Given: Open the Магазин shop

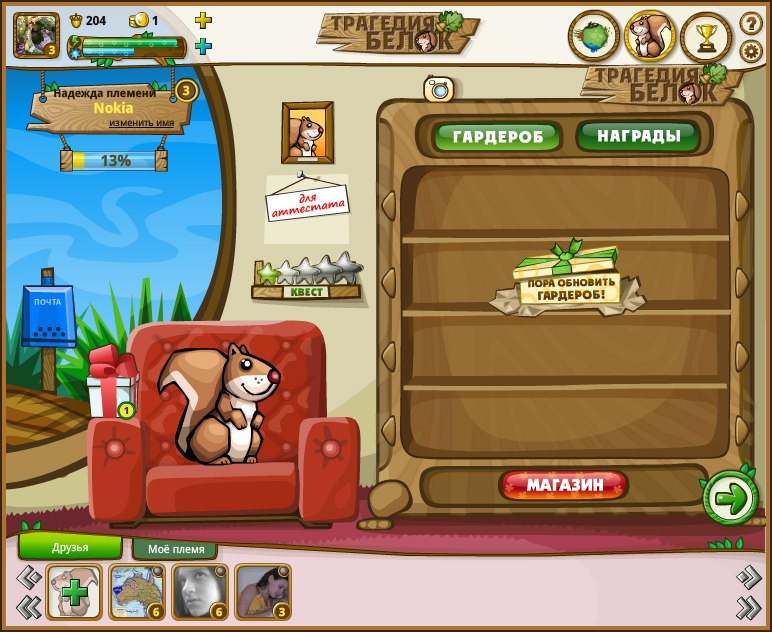Looking at the screenshot, I should click(x=565, y=486).
